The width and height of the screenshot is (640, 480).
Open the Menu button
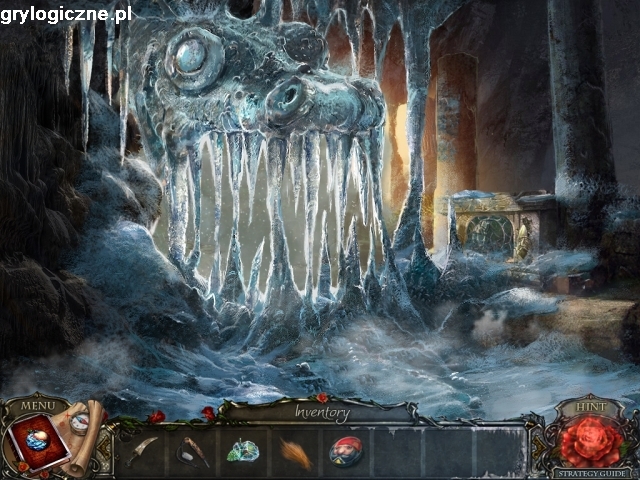(37, 405)
